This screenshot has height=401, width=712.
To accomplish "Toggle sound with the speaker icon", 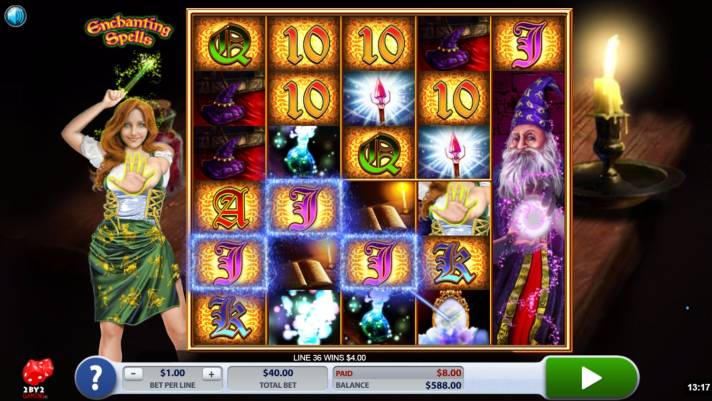I will click(x=16, y=16).
